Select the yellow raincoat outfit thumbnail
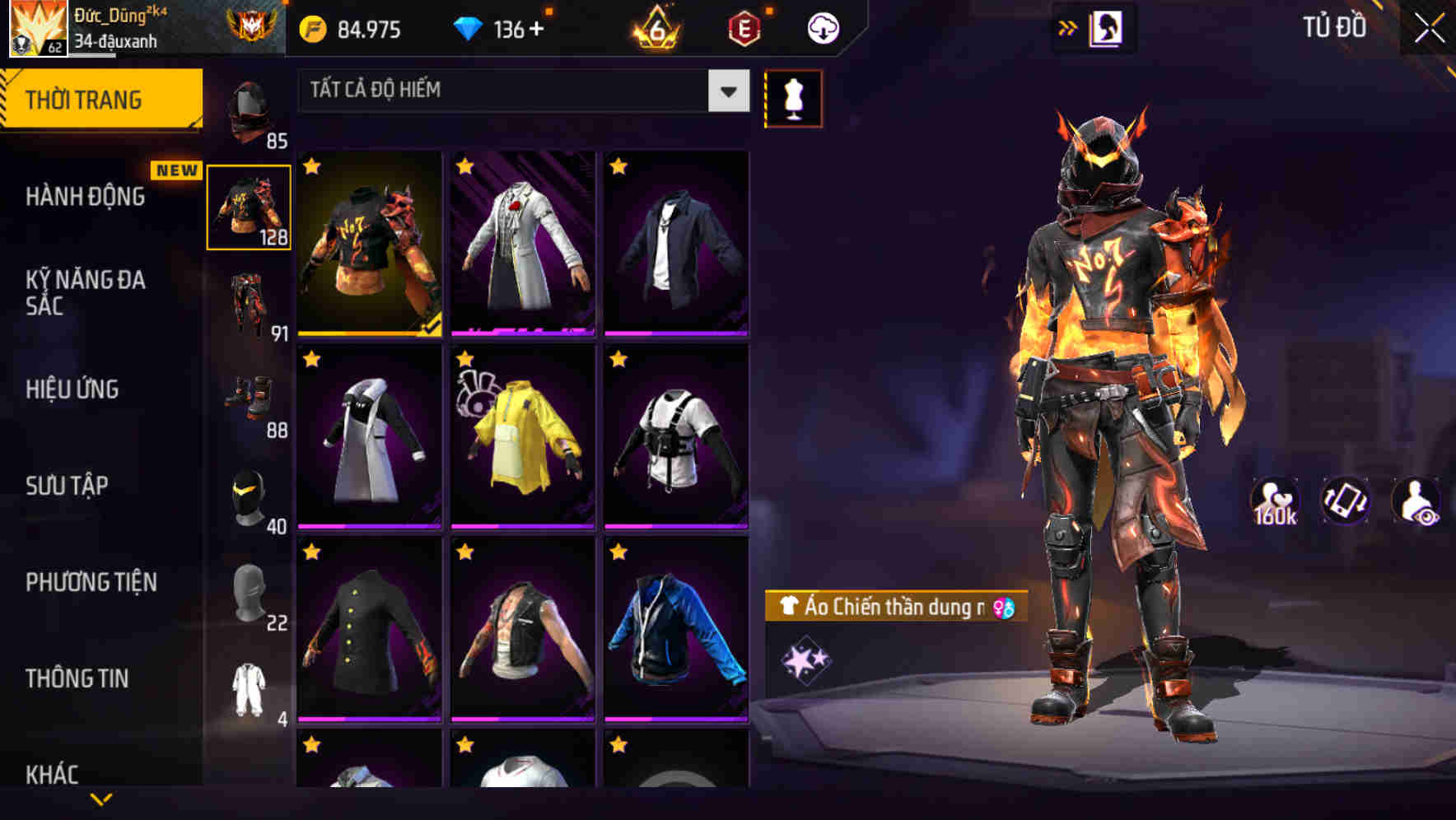 tap(522, 435)
